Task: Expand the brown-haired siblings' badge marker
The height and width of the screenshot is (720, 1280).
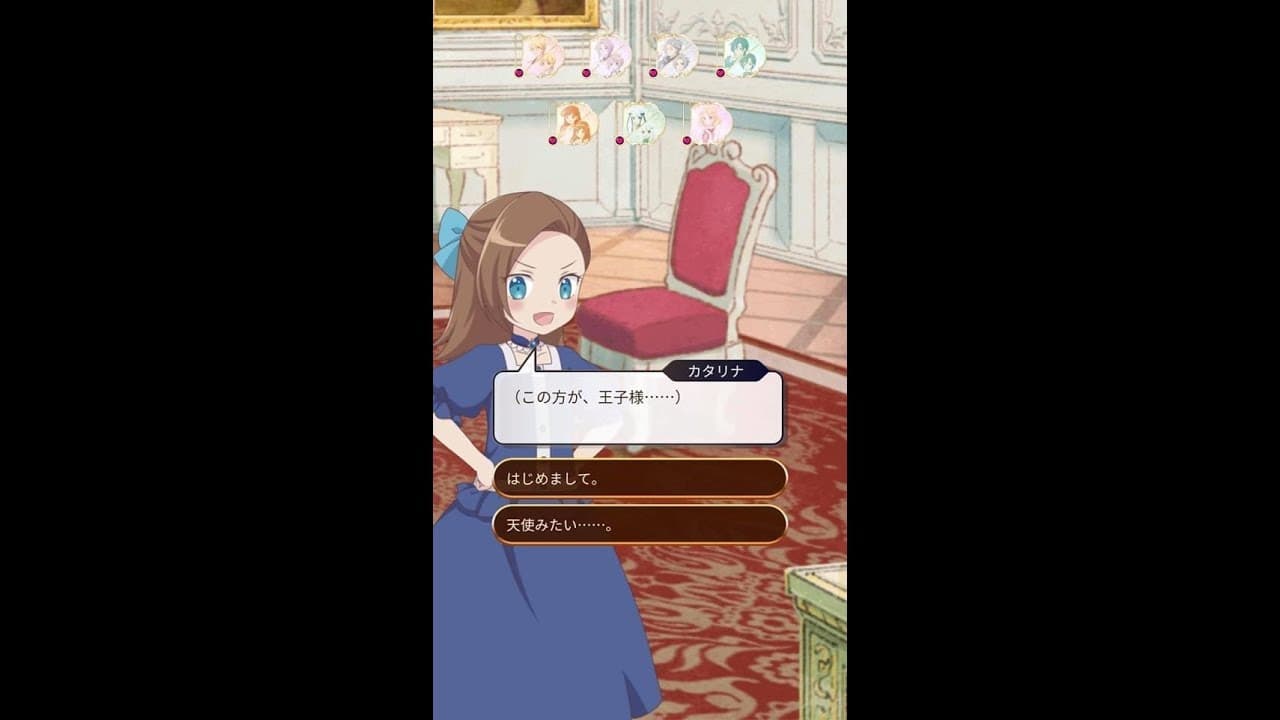Action: click(553, 140)
